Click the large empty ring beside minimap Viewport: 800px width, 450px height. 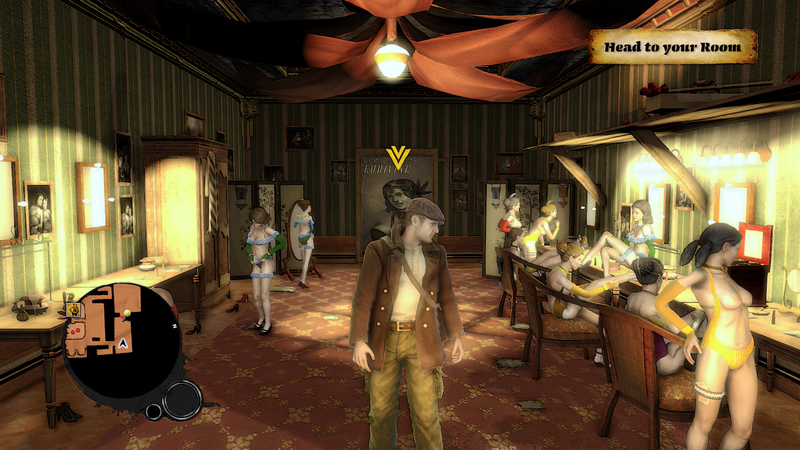coord(182,400)
